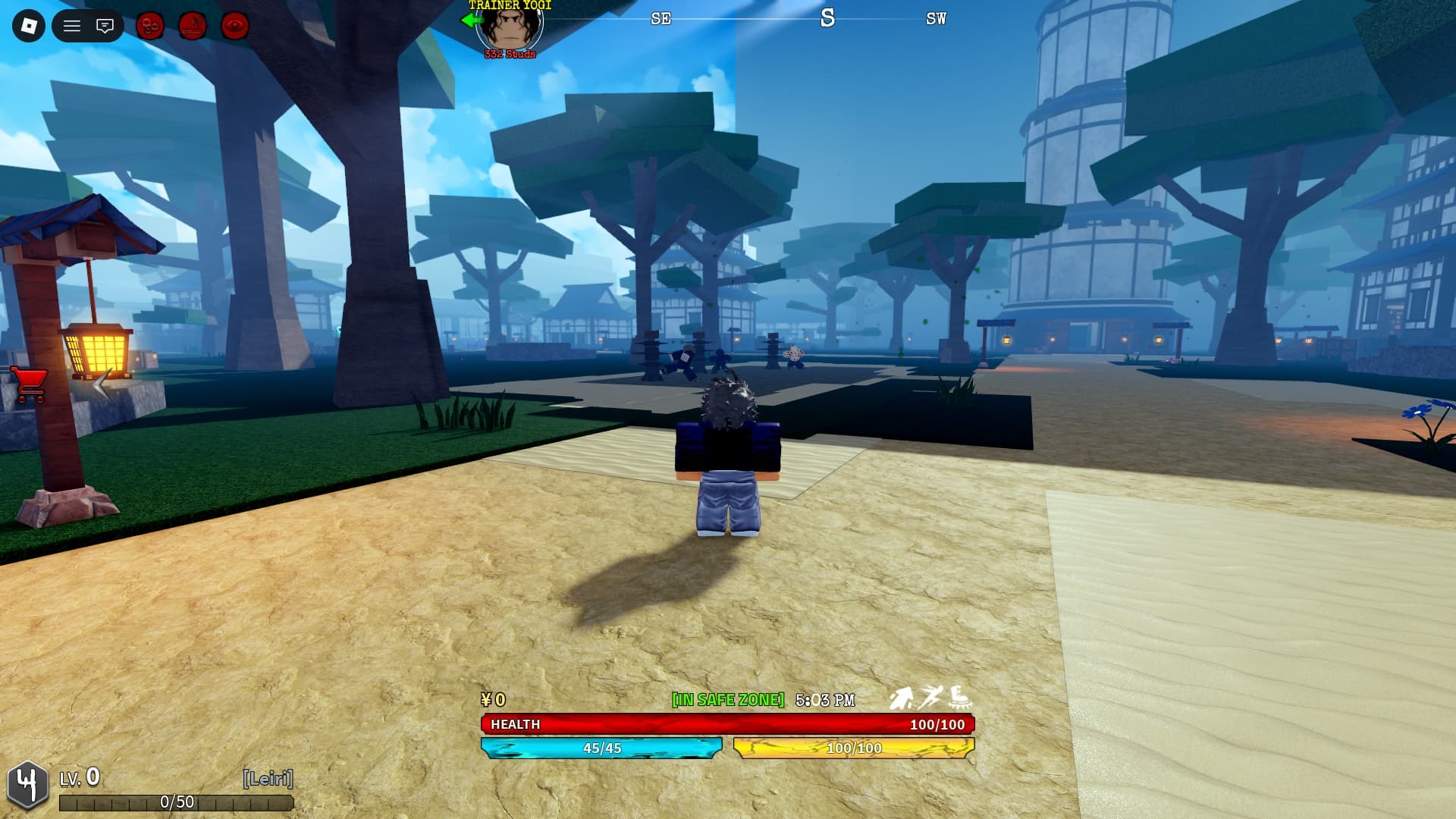
Task: Click the red palm tree icon
Action: (x=193, y=27)
